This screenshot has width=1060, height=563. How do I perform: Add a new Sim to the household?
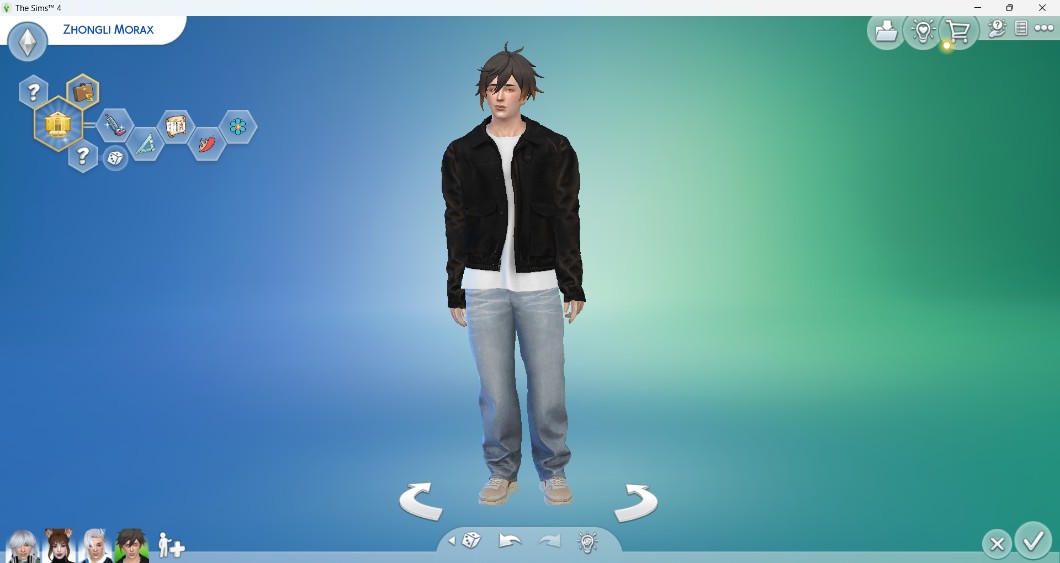(171, 546)
